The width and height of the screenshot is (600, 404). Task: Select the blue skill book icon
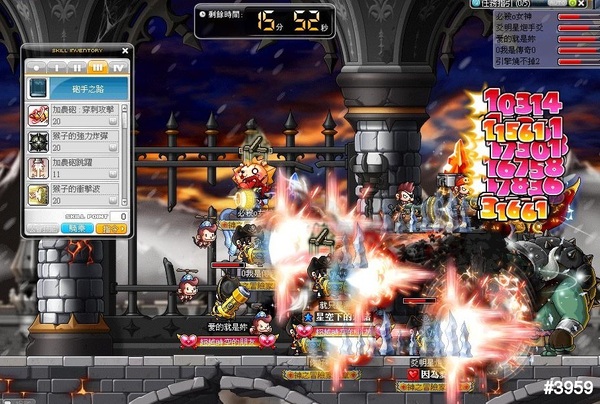37,89
